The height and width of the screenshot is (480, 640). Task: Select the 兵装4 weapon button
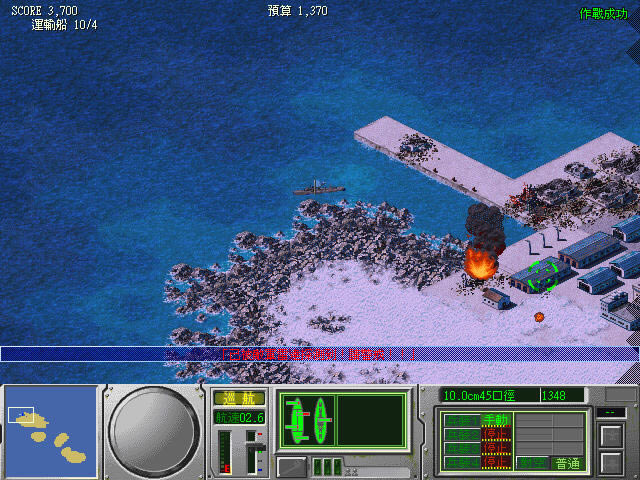[462, 463]
